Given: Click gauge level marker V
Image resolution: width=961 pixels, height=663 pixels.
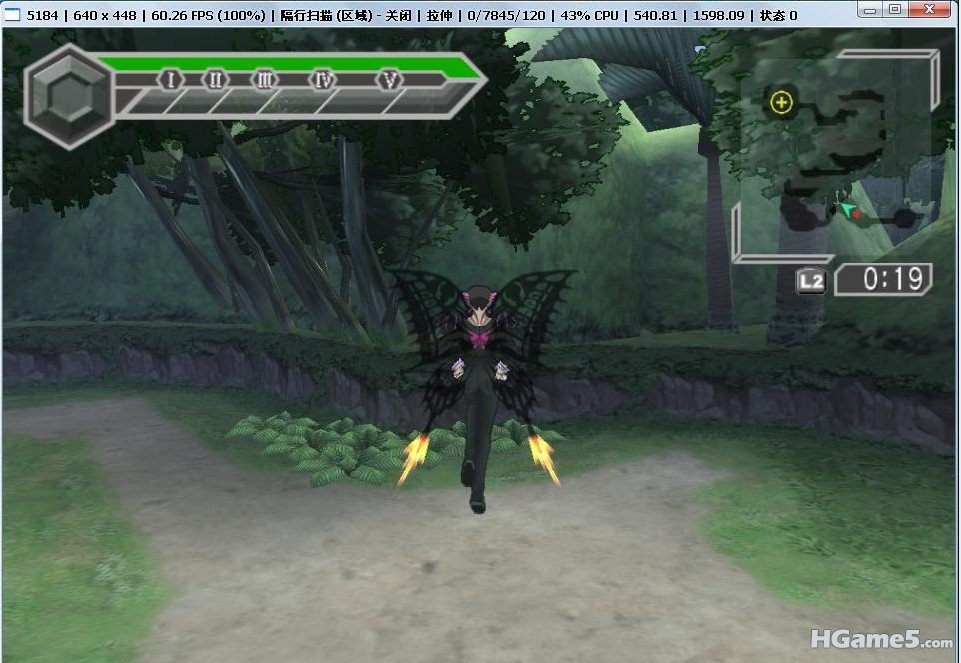Looking at the screenshot, I should click(x=389, y=79).
